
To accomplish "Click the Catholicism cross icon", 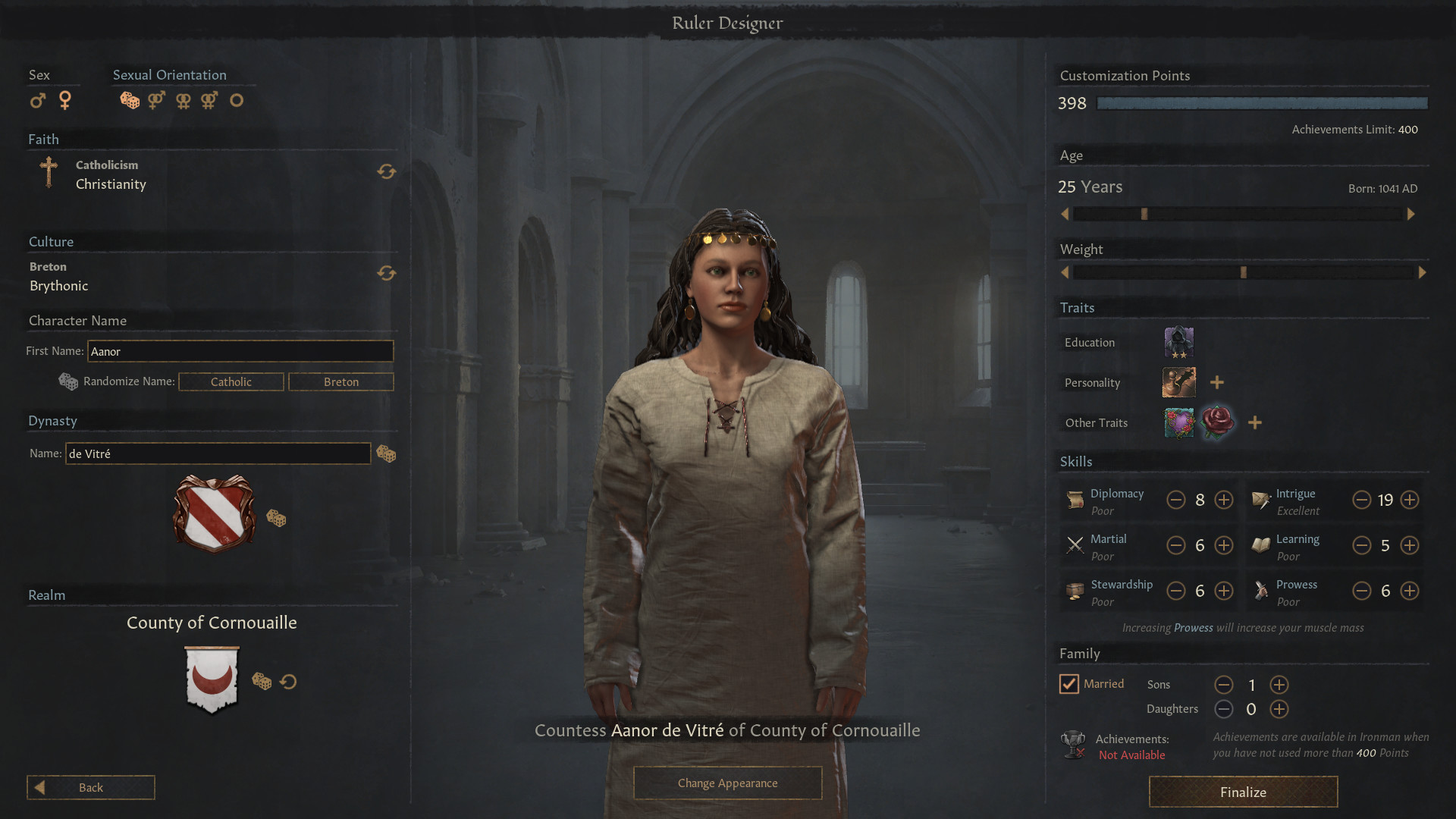I will pyautogui.click(x=48, y=174).
